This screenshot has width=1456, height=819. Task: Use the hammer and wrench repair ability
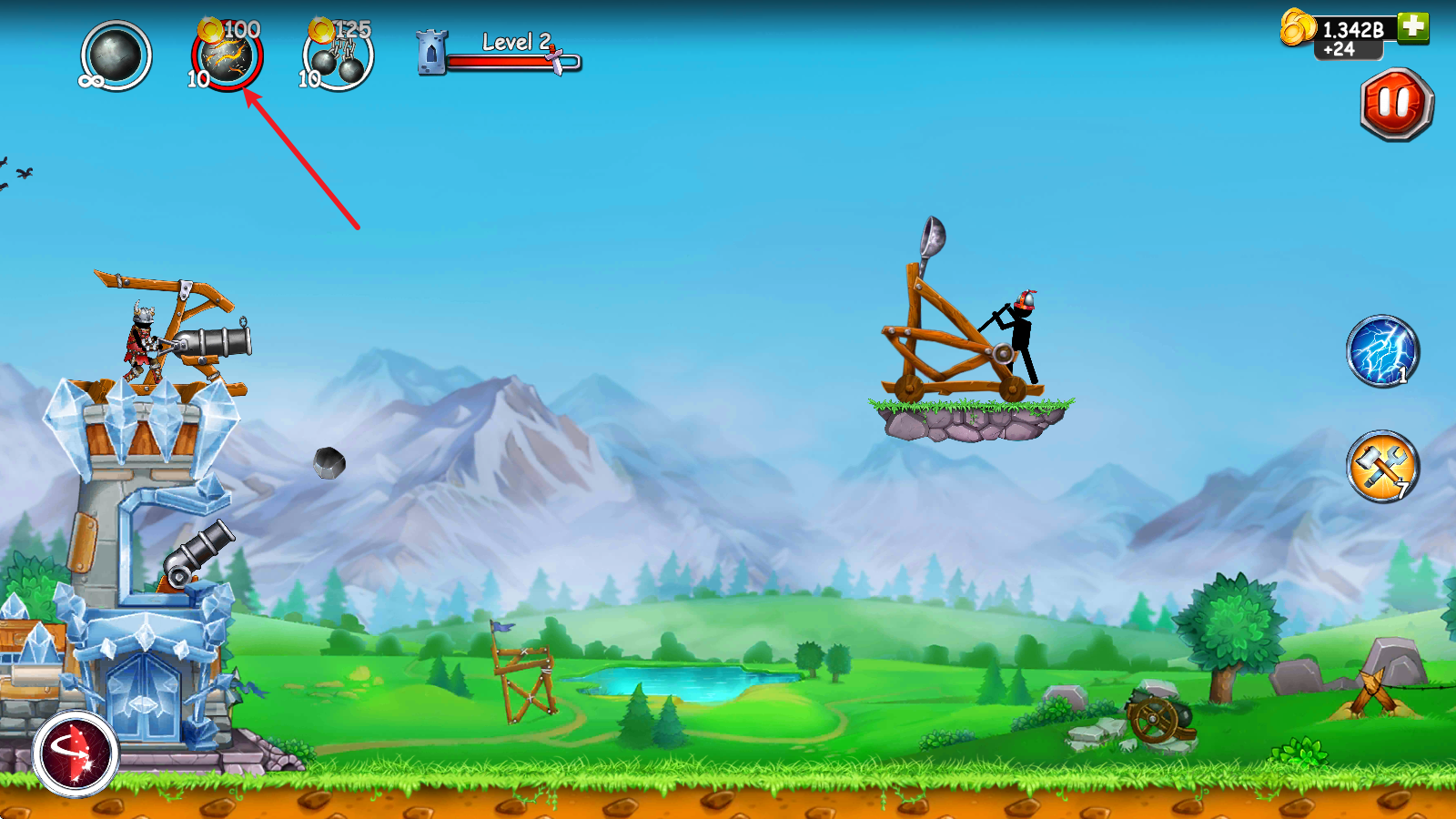tap(1382, 467)
